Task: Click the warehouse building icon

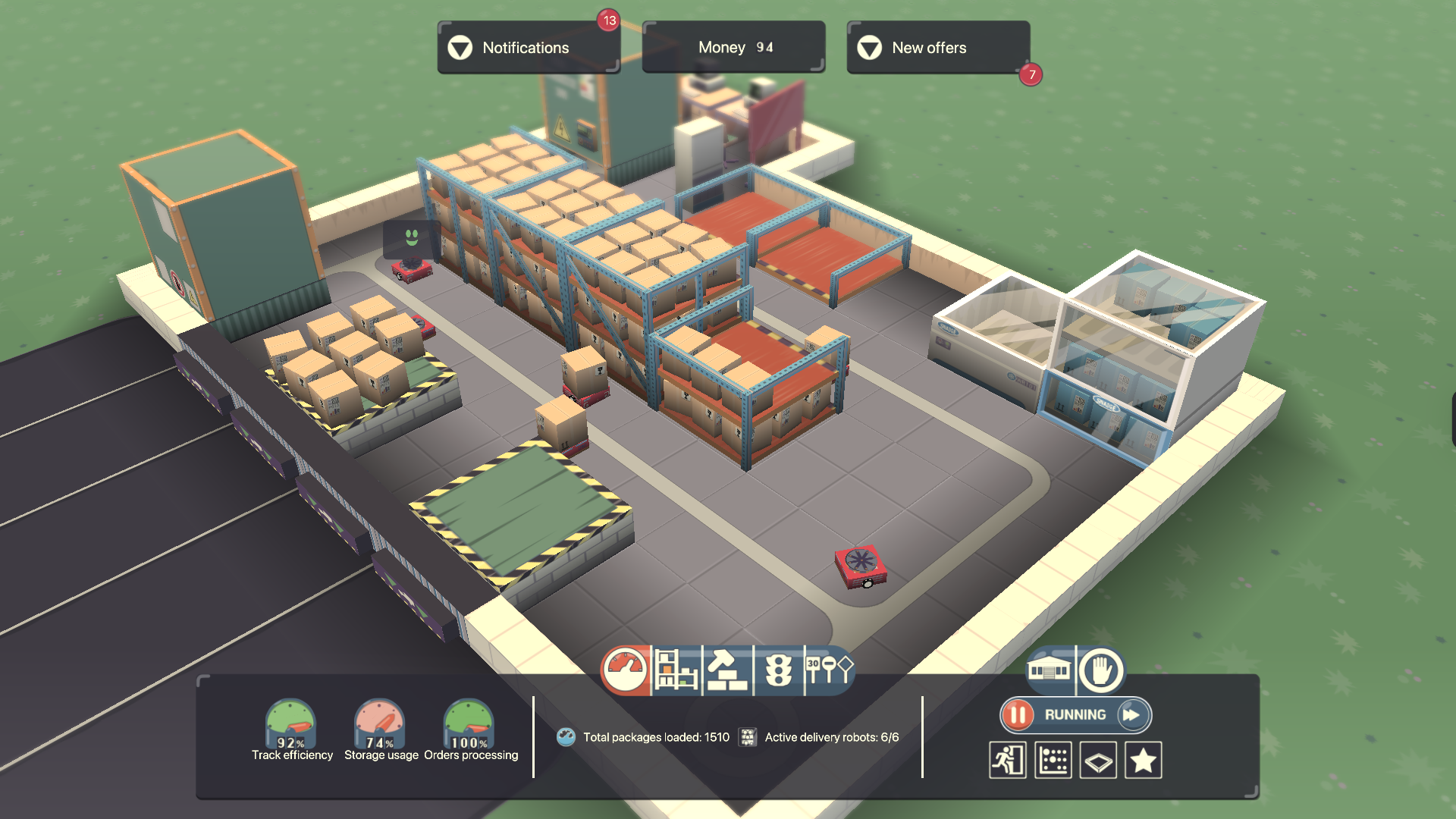Action: click(1049, 670)
